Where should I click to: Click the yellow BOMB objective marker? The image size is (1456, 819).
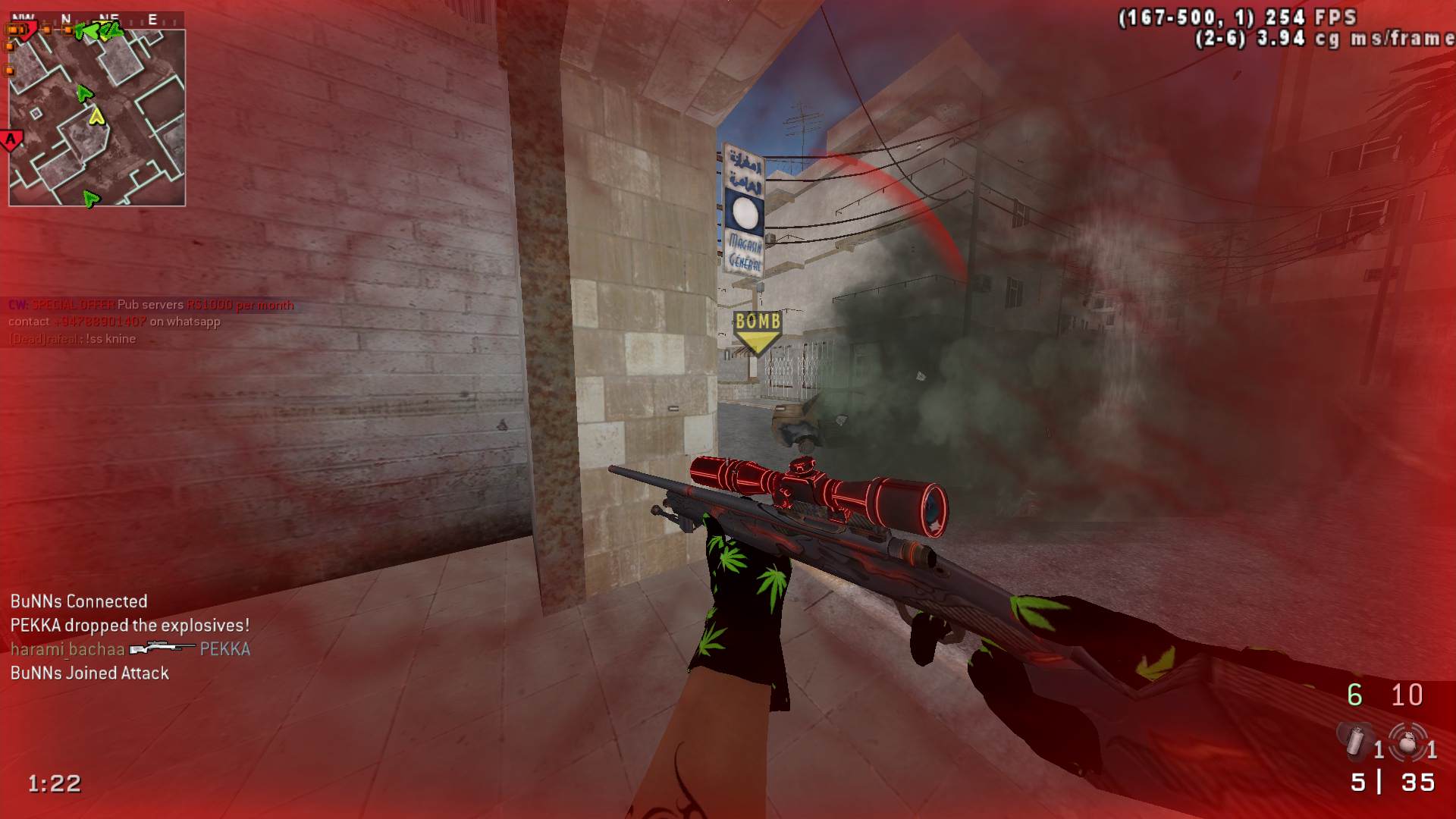758,330
